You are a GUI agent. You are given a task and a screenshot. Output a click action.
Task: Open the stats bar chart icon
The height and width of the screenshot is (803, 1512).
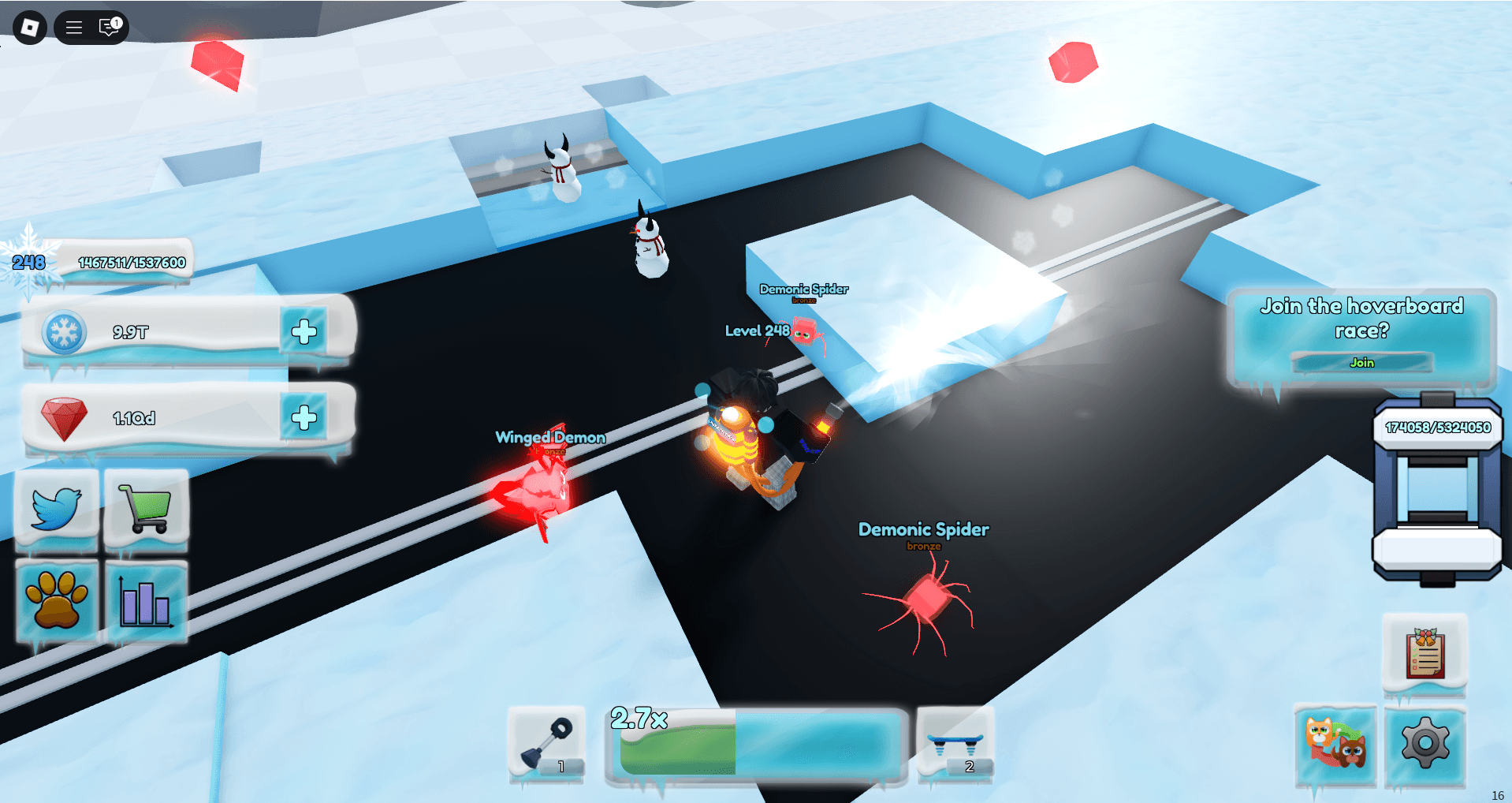coord(146,601)
